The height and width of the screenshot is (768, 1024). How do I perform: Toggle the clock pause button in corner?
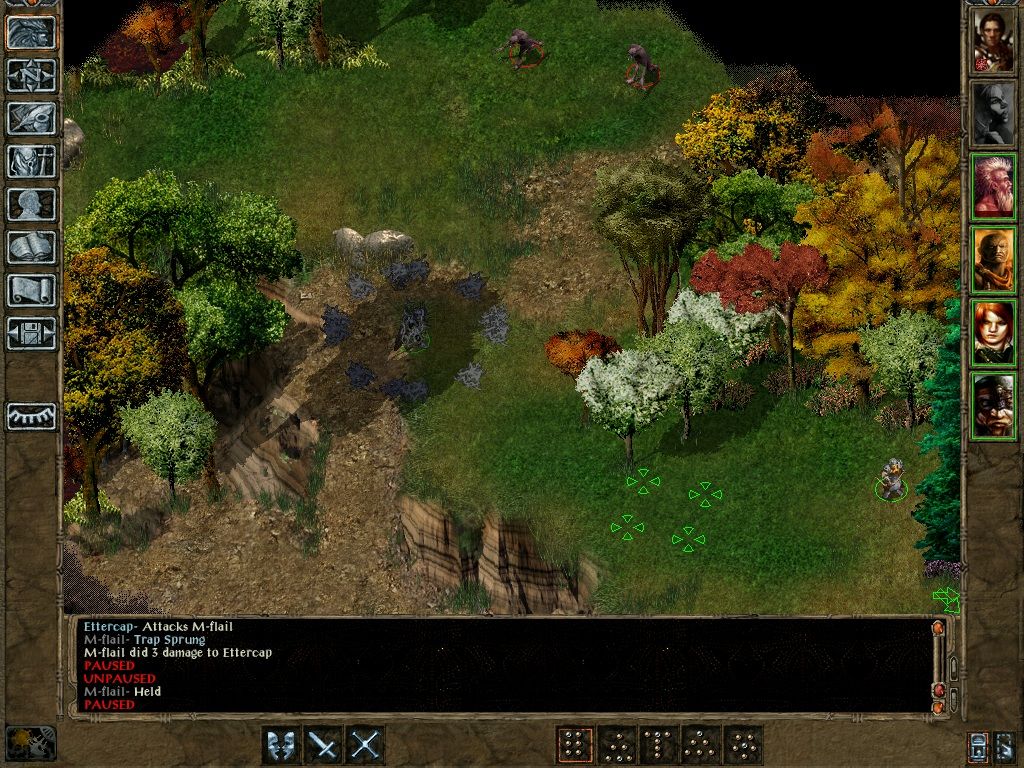tap(30, 743)
